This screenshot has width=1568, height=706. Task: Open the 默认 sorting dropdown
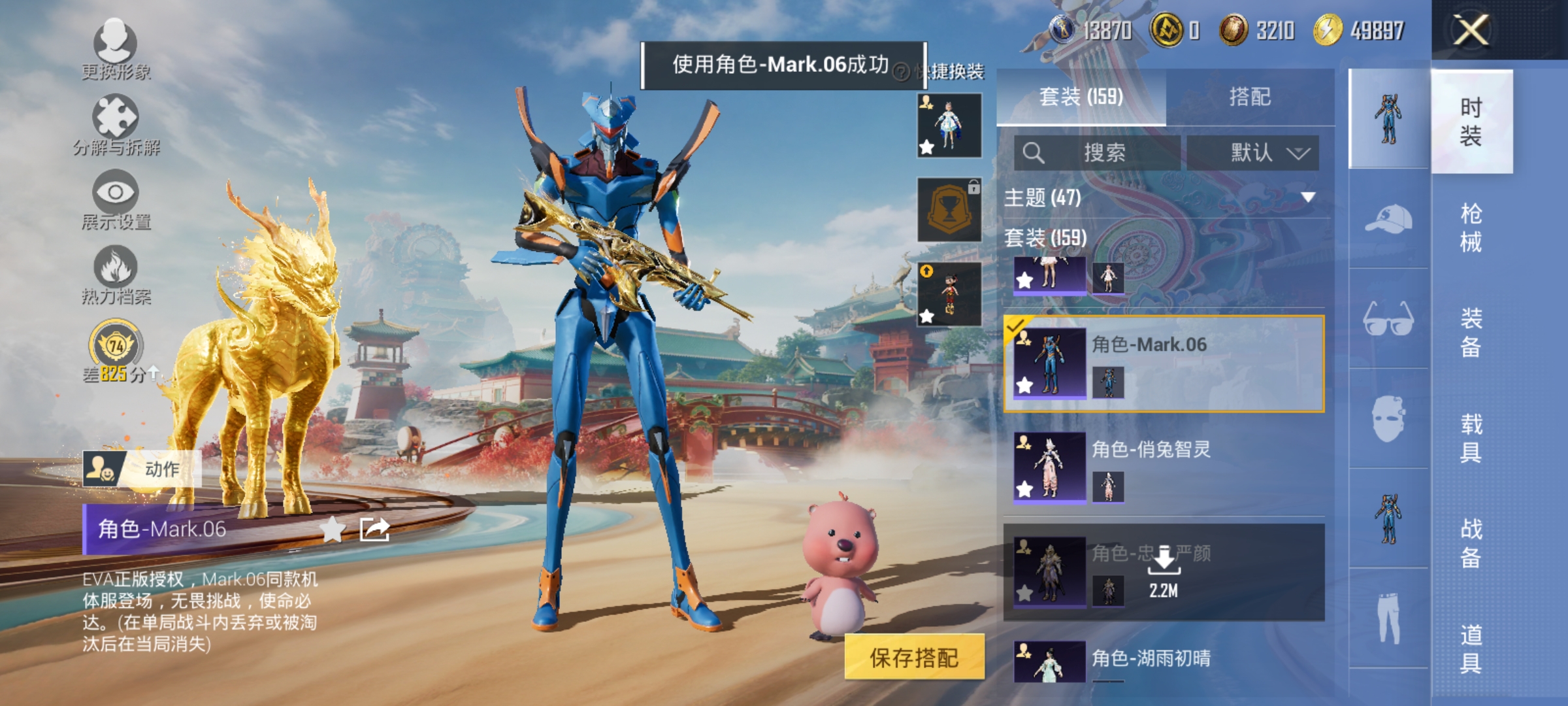tap(1252, 152)
